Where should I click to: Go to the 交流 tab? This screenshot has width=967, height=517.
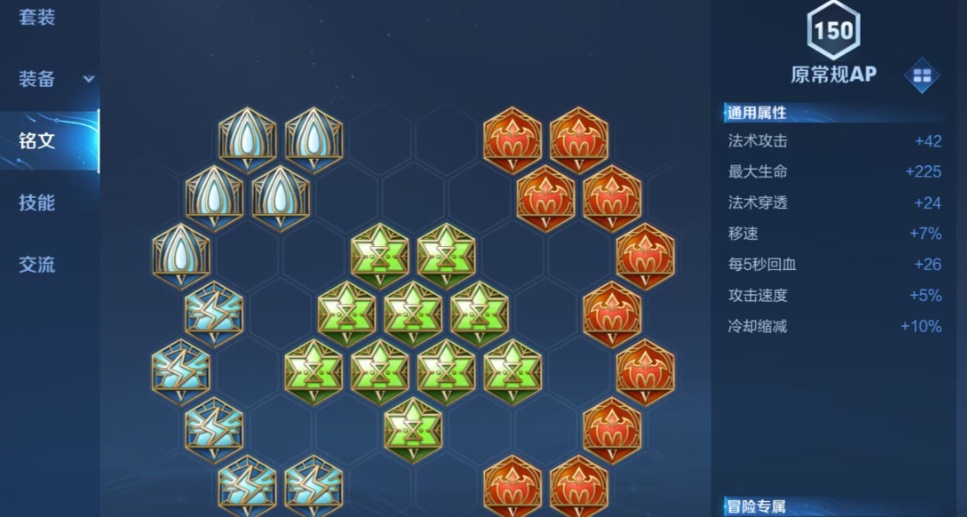(37, 265)
